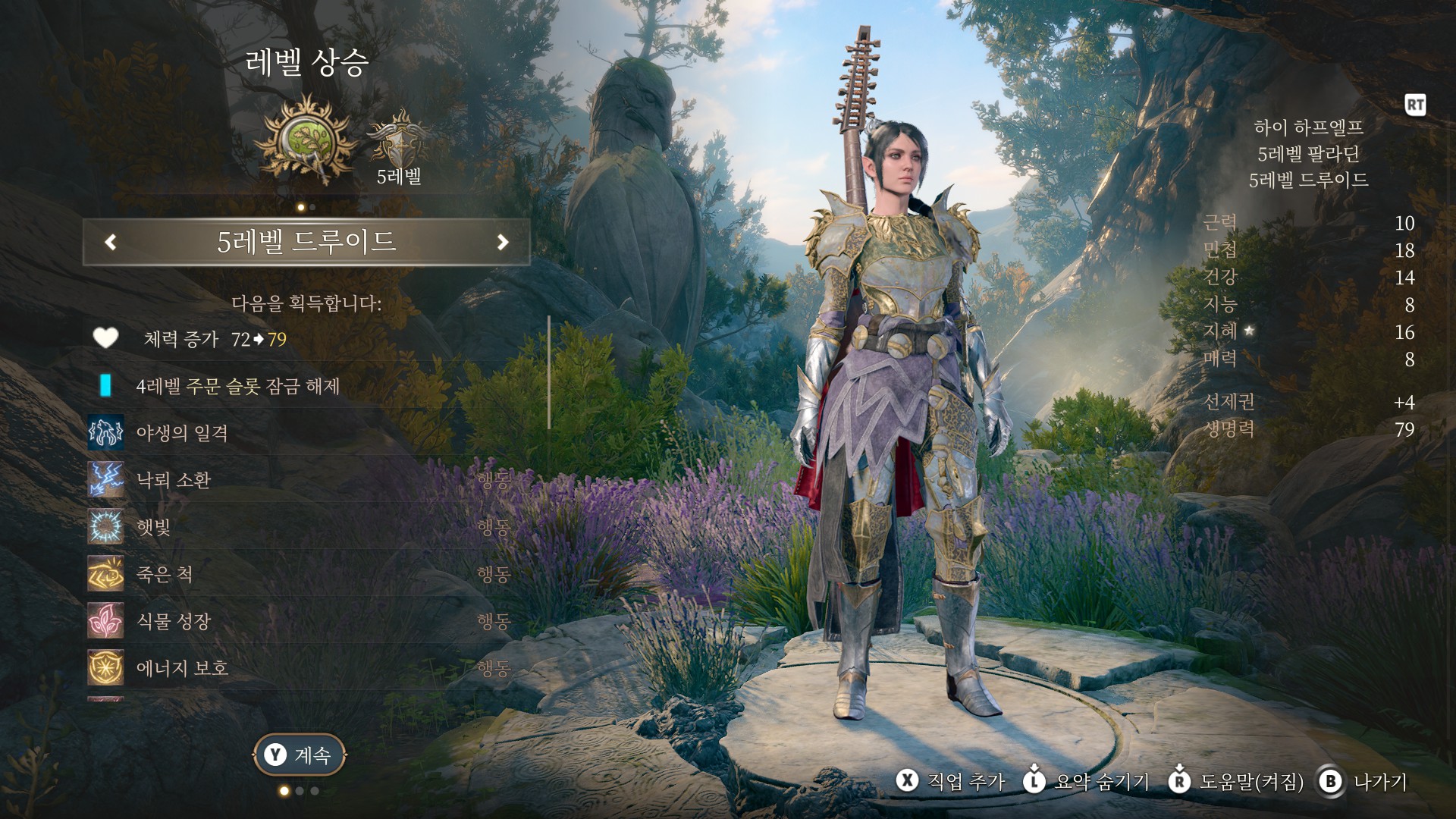
Task: Select the 4레벨 주문 슬롯 unlock row
Action: tap(237, 386)
